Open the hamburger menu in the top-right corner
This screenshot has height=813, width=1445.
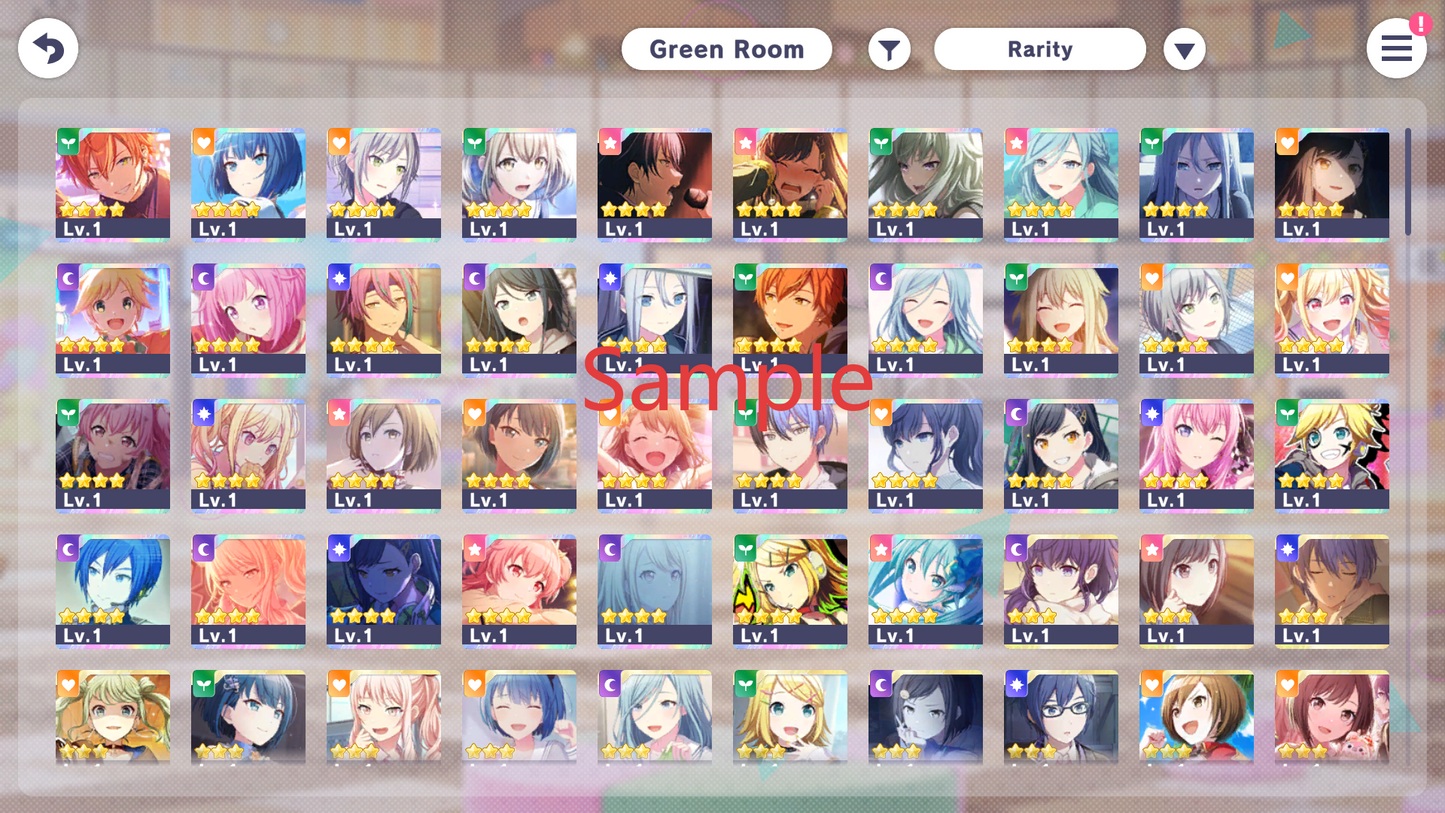1396,48
